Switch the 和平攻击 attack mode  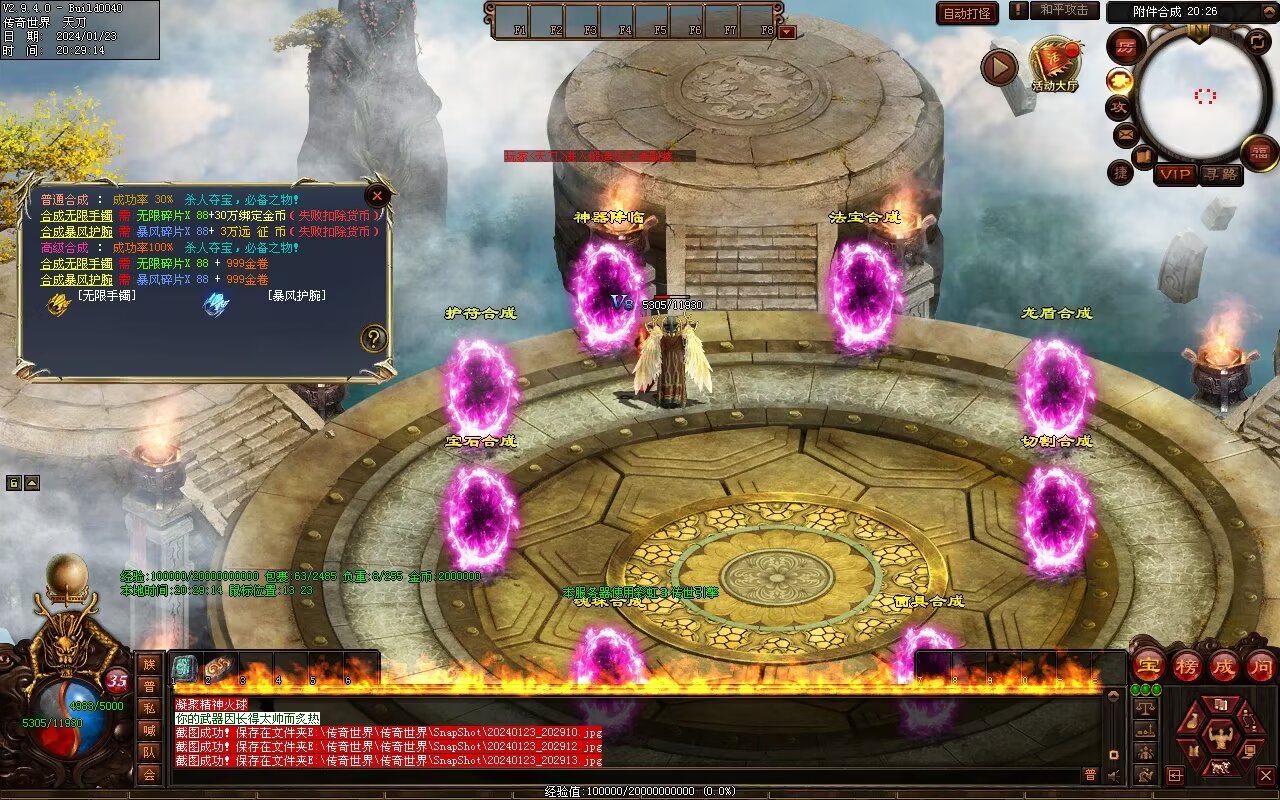[1063, 10]
